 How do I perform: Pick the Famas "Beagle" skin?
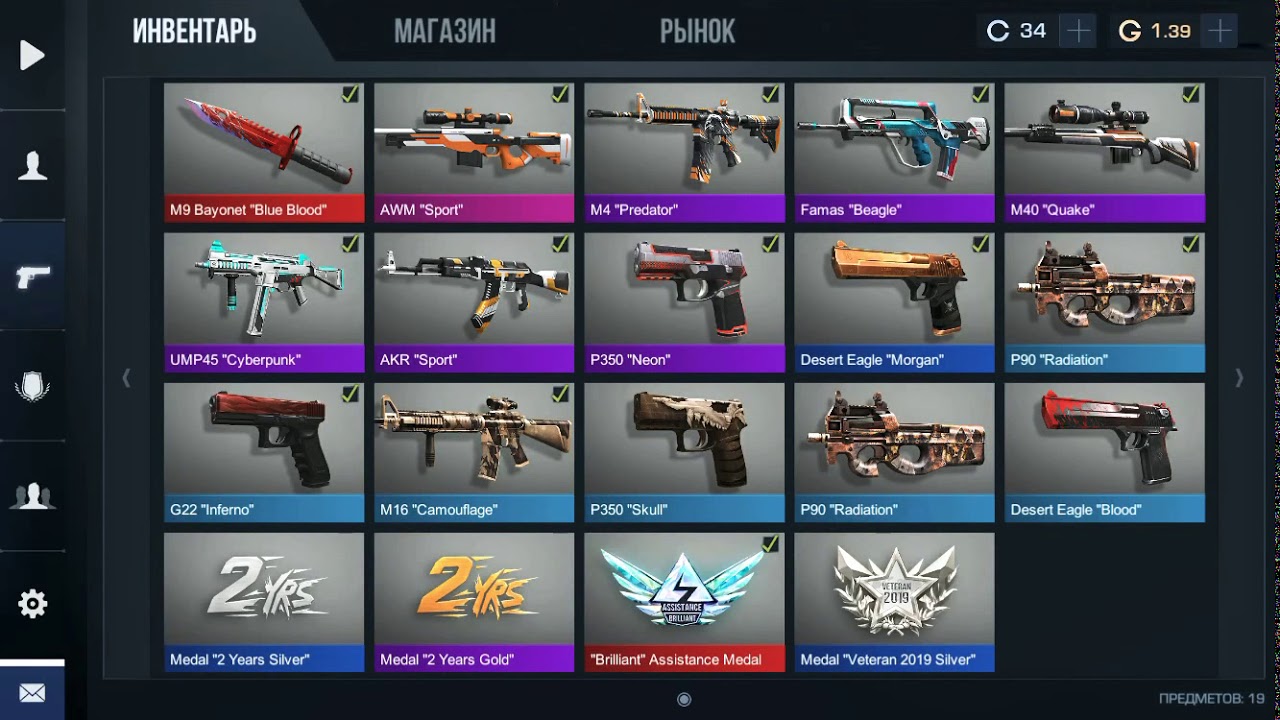click(x=894, y=152)
